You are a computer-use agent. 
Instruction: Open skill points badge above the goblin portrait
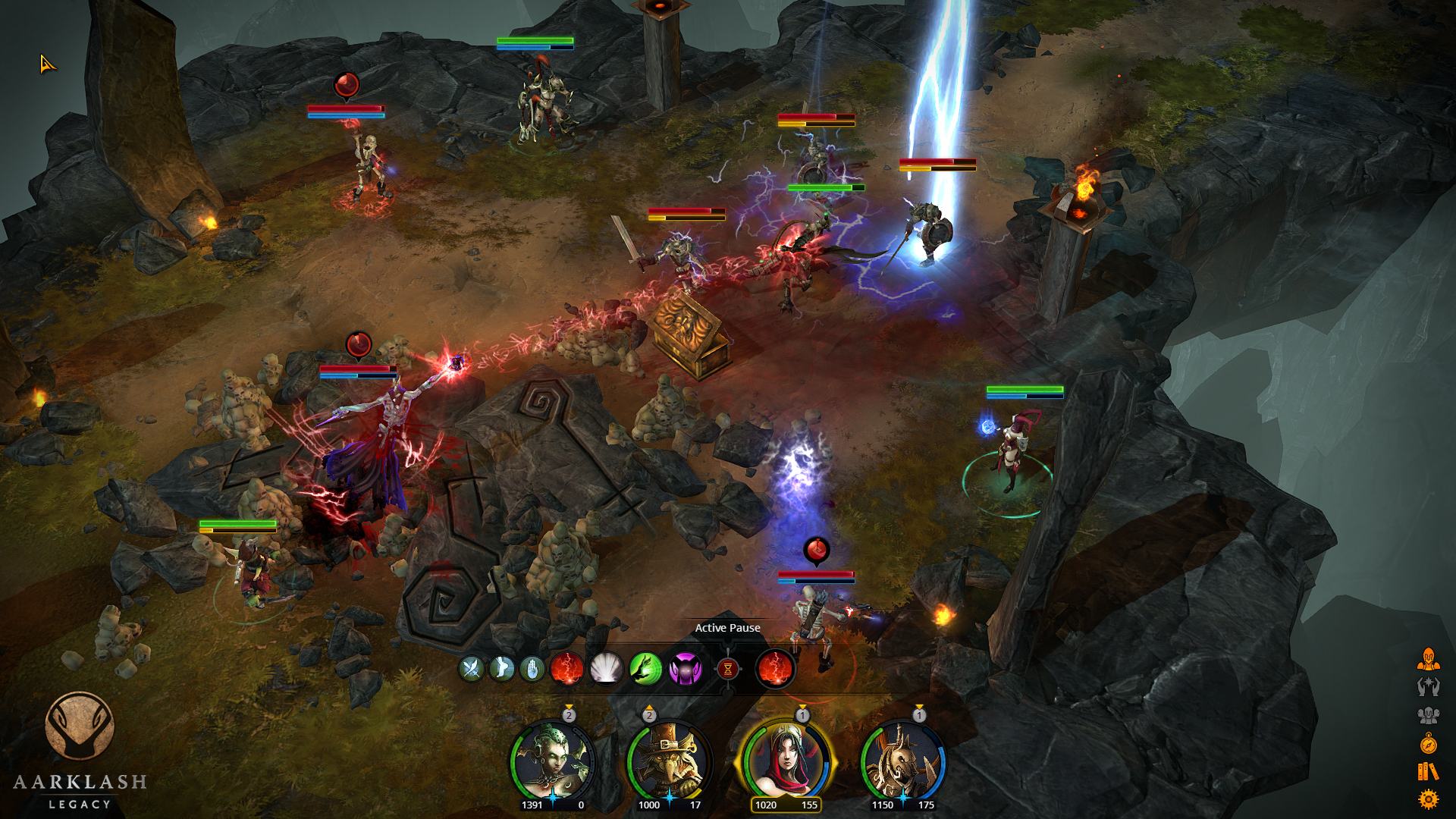pos(649,714)
